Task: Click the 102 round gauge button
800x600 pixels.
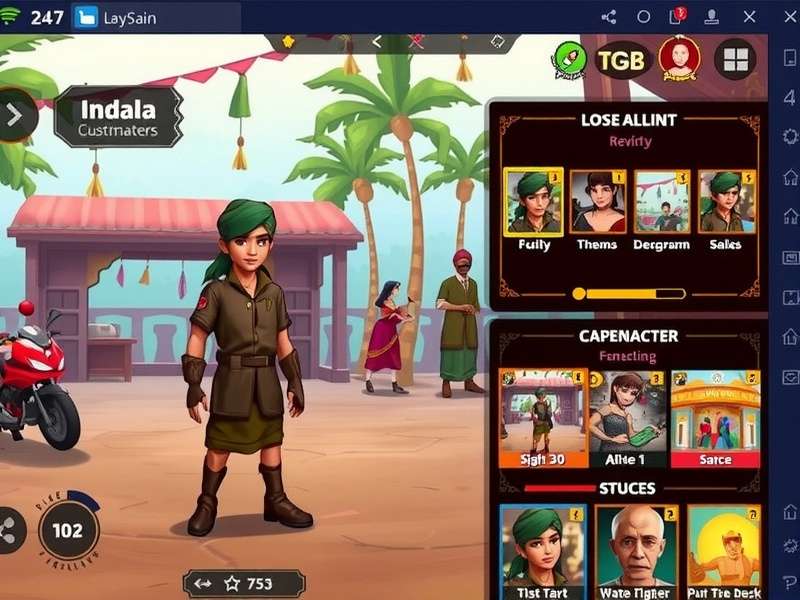Action: (67, 530)
